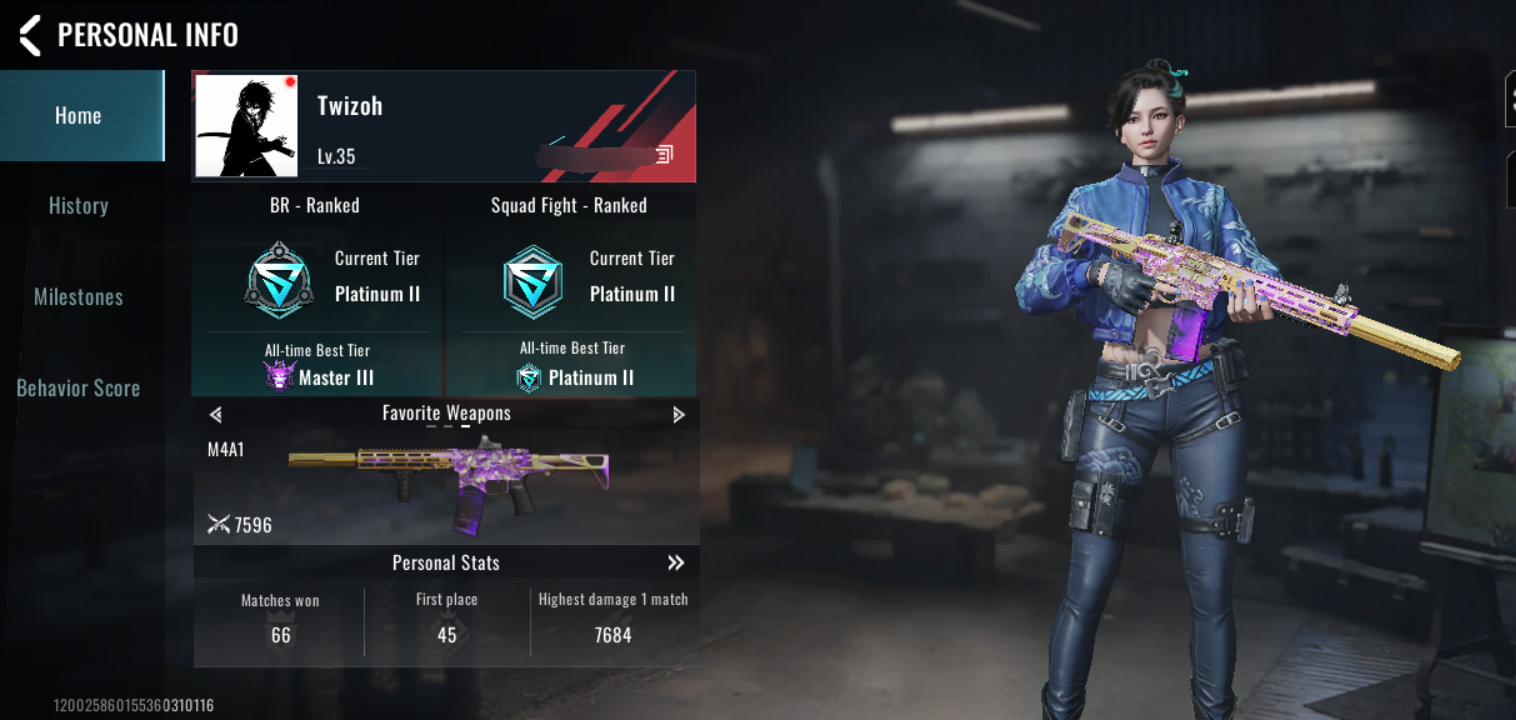
Task: Select the Squad Fight - Ranked tier panel
Action: pyautogui.click(x=570, y=295)
